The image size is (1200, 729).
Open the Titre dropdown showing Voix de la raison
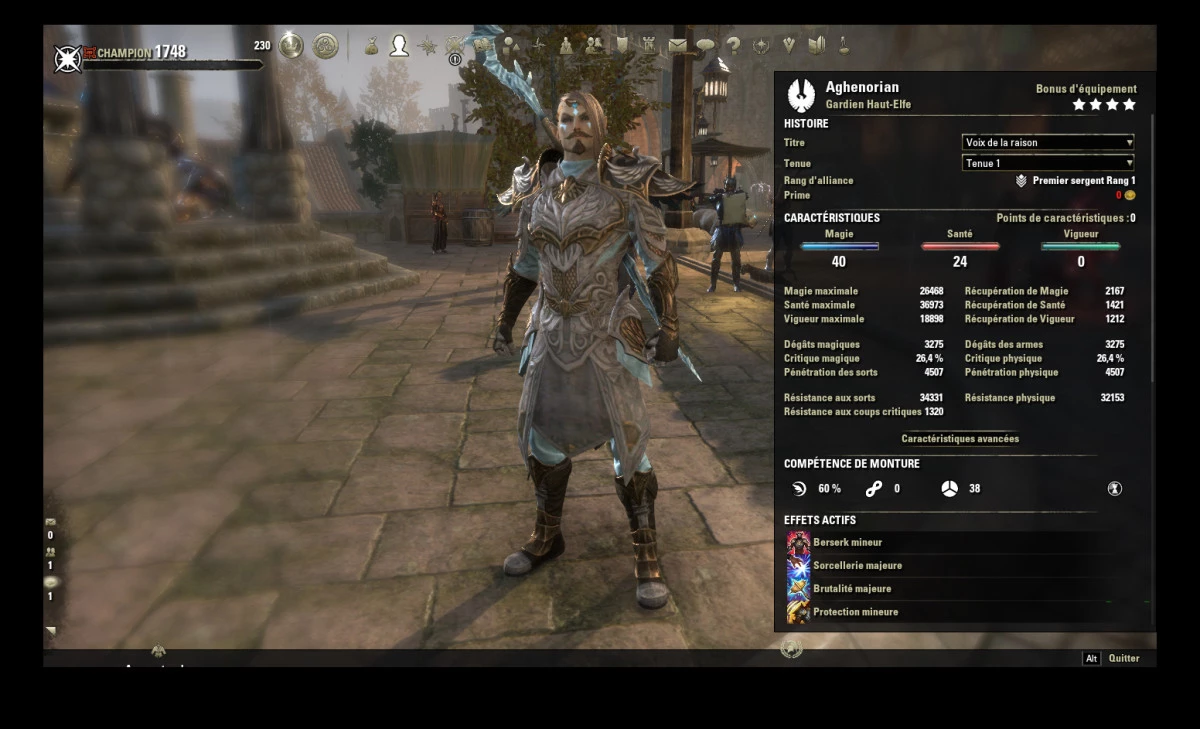pos(1047,142)
